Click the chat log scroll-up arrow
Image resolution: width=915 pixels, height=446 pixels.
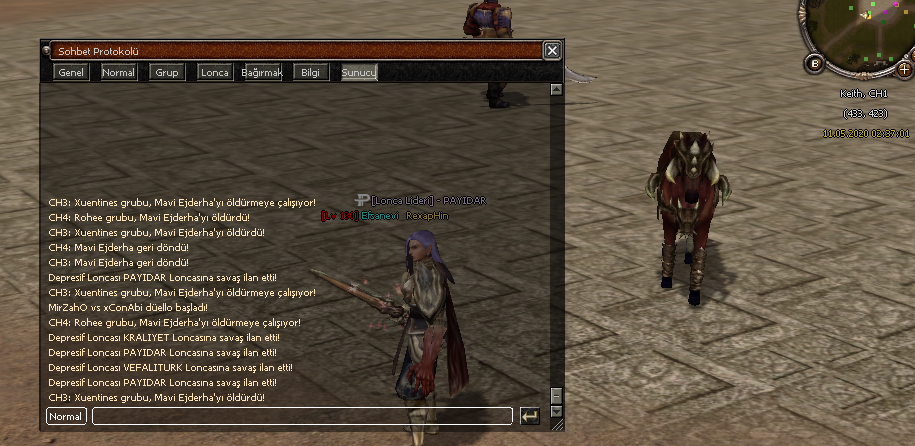pyautogui.click(x=556, y=90)
